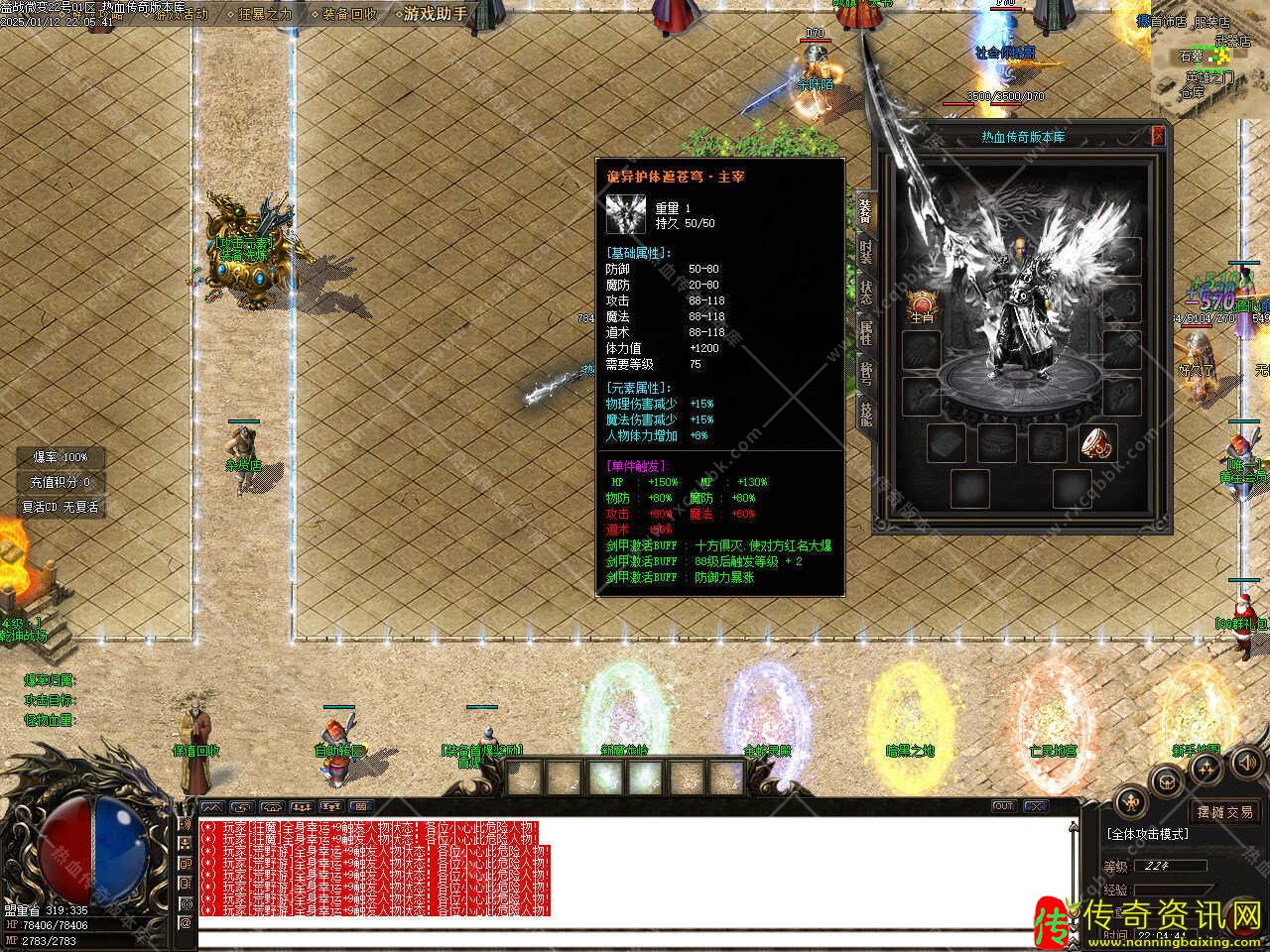Select the 装备 (equipment) tab
The image size is (1270, 952).
[865, 210]
